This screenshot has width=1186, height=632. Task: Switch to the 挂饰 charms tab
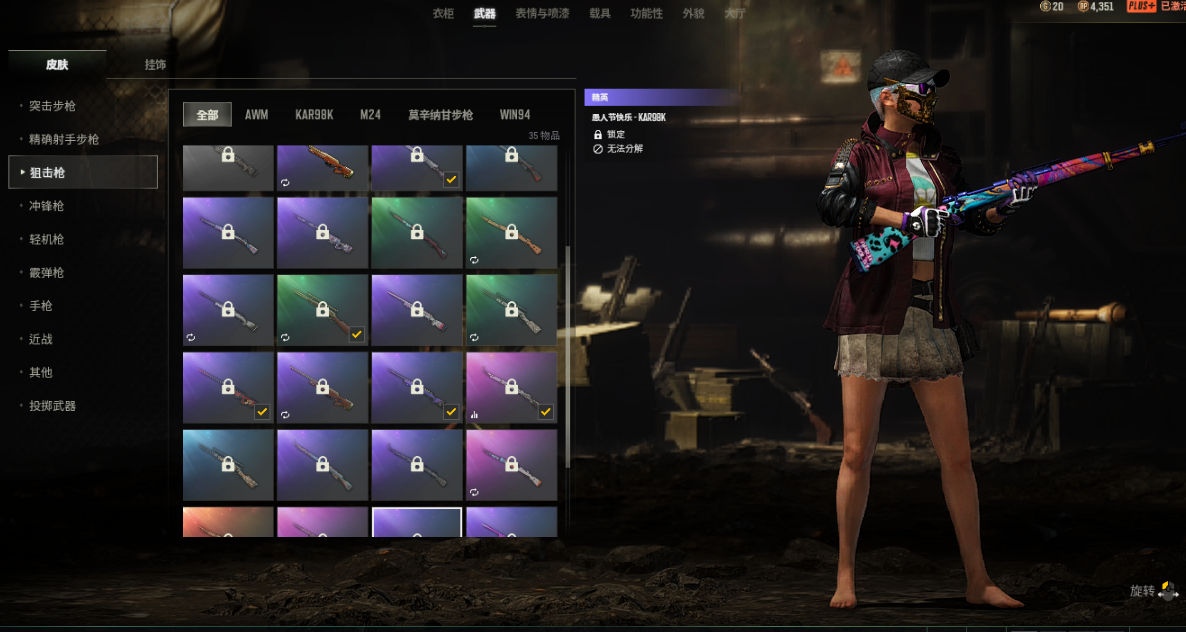tap(155, 65)
